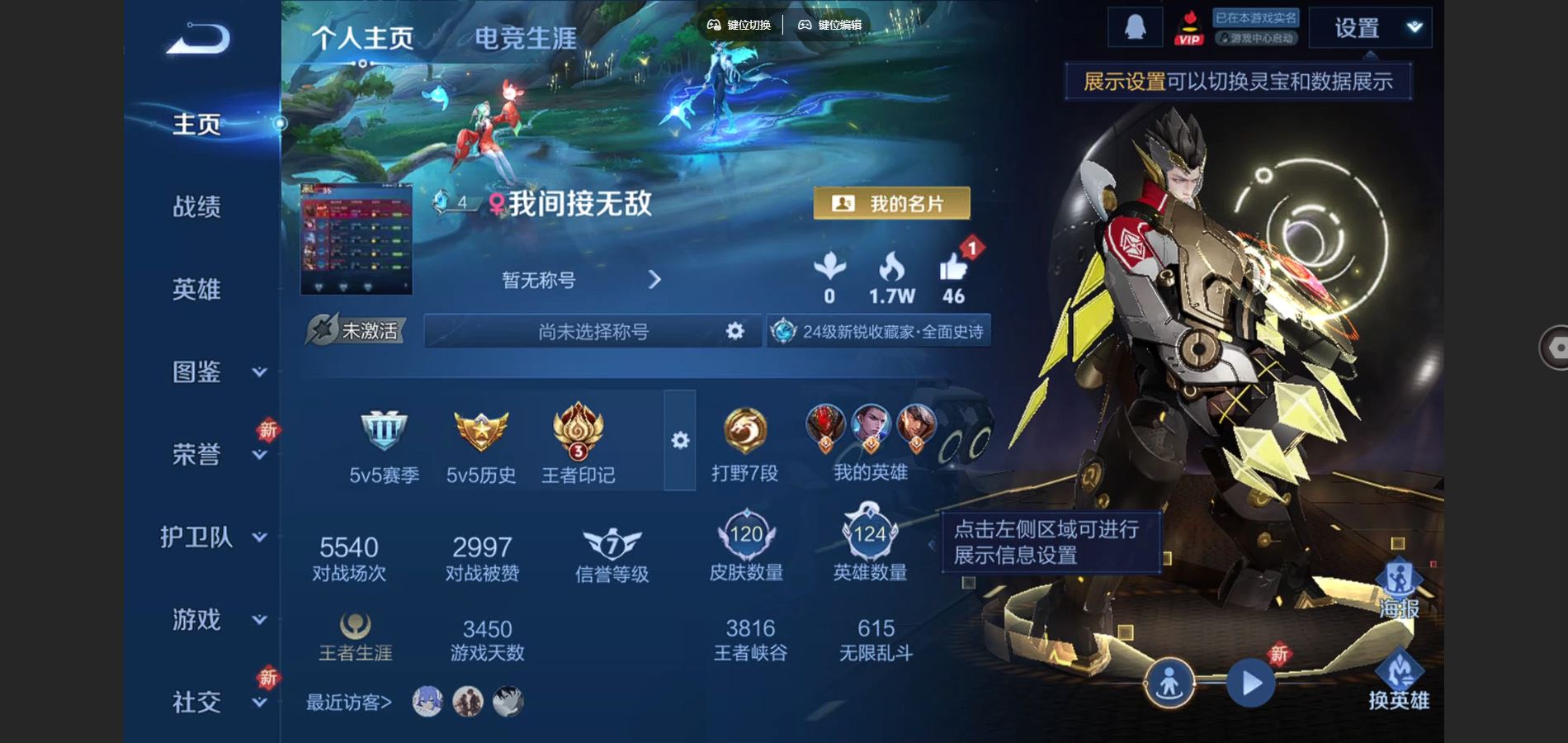Click the thumbs-up likes icon
Viewport: 1568px width, 743px height.
[953, 267]
